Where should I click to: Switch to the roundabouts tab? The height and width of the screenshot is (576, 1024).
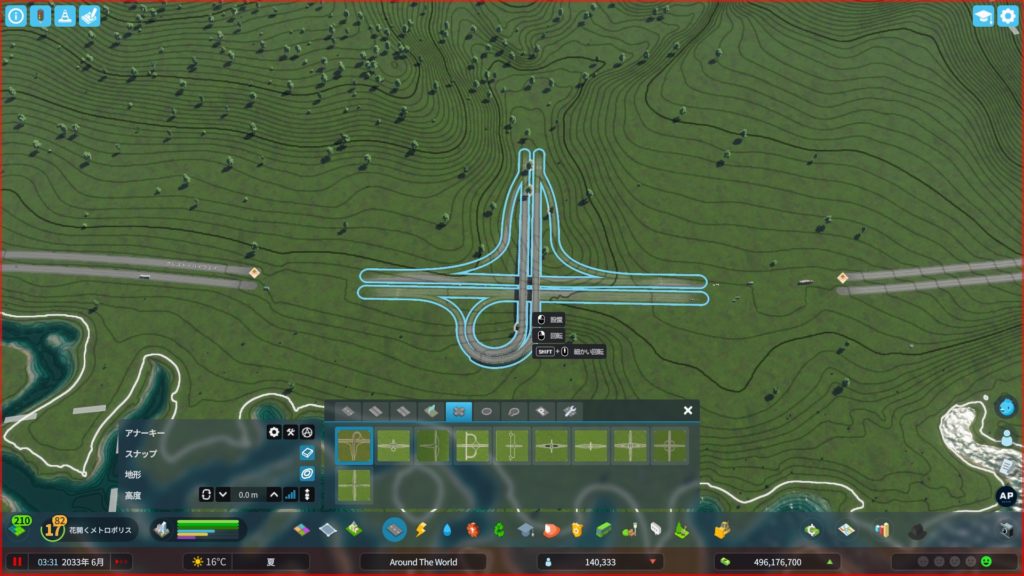pyautogui.click(x=487, y=411)
